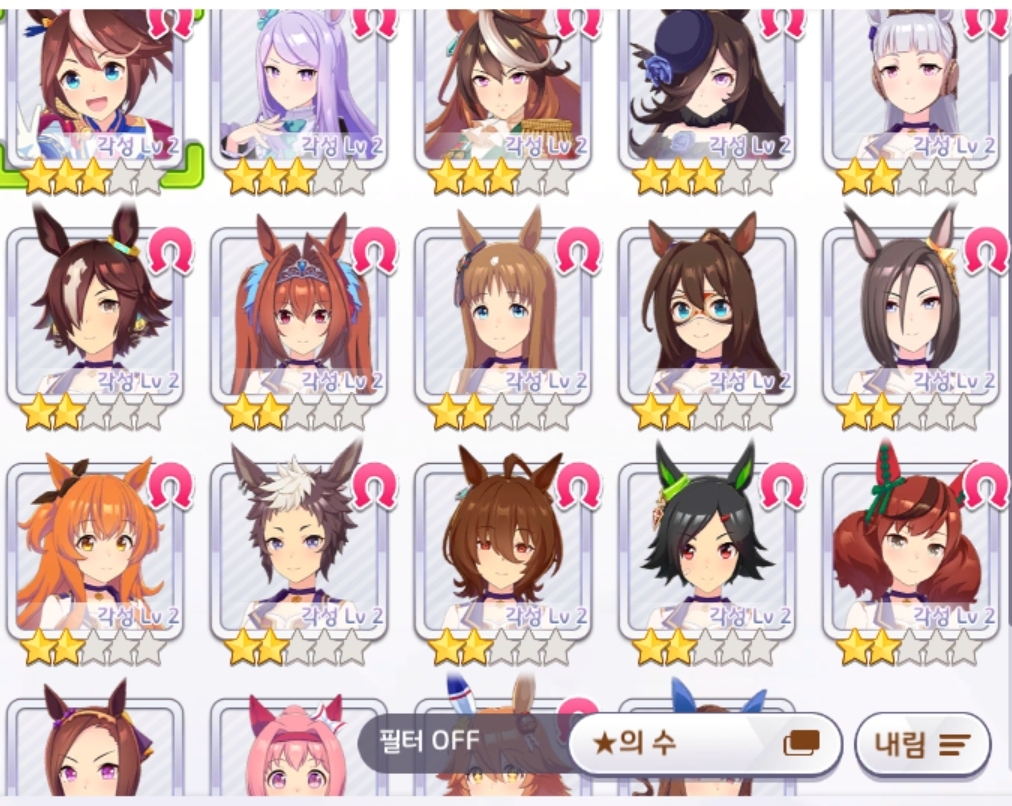Toggle the 필터 OFF filter button
Viewport: 1012px width, 806px height.
pyautogui.click(x=430, y=742)
